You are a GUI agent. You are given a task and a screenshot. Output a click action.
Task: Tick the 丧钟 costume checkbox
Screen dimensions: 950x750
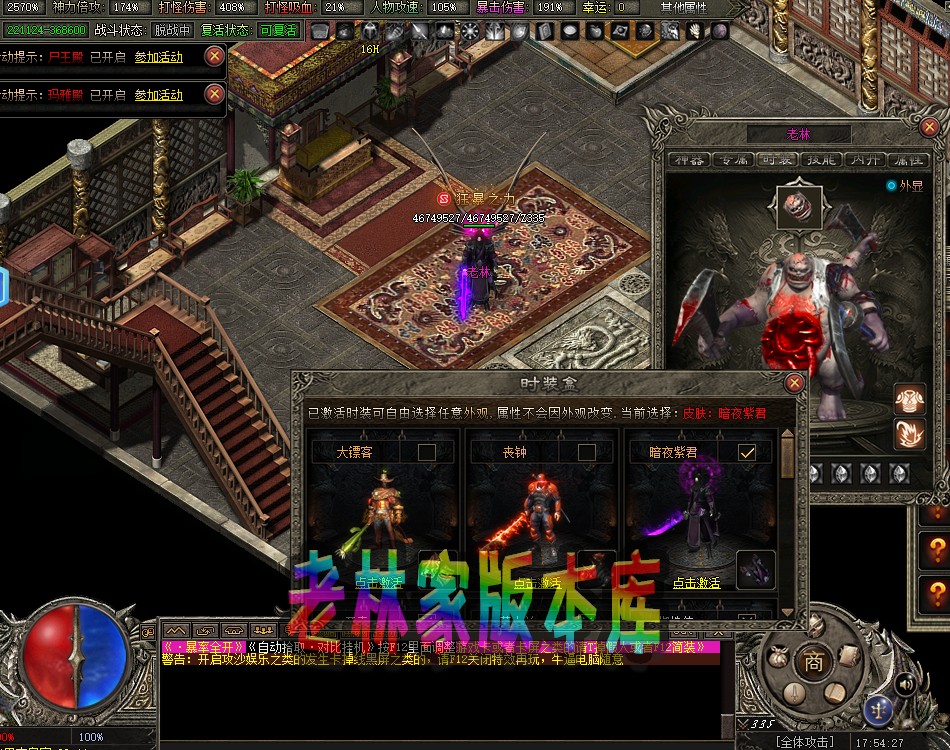tap(586, 453)
